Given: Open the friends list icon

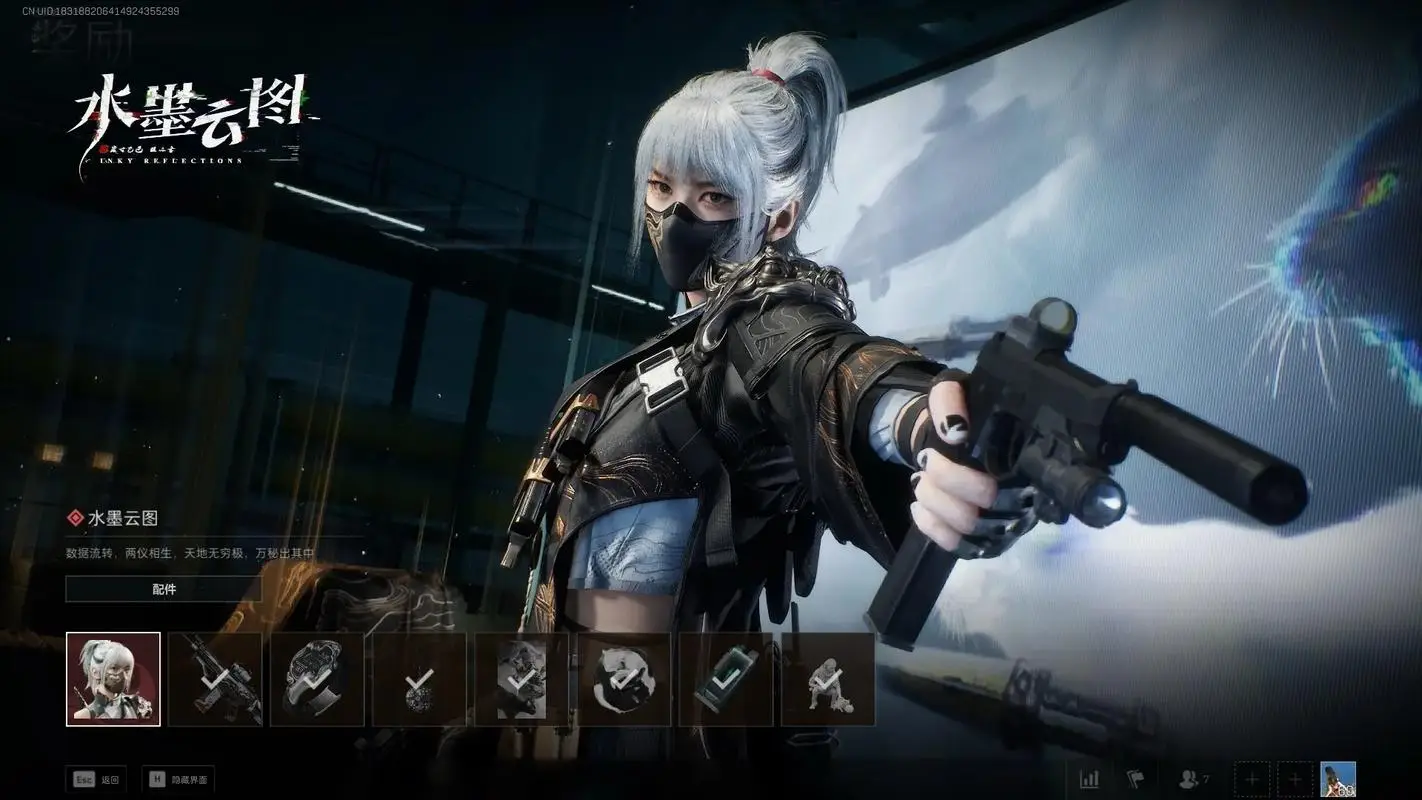Looking at the screenshot, I should [1193, 778].
